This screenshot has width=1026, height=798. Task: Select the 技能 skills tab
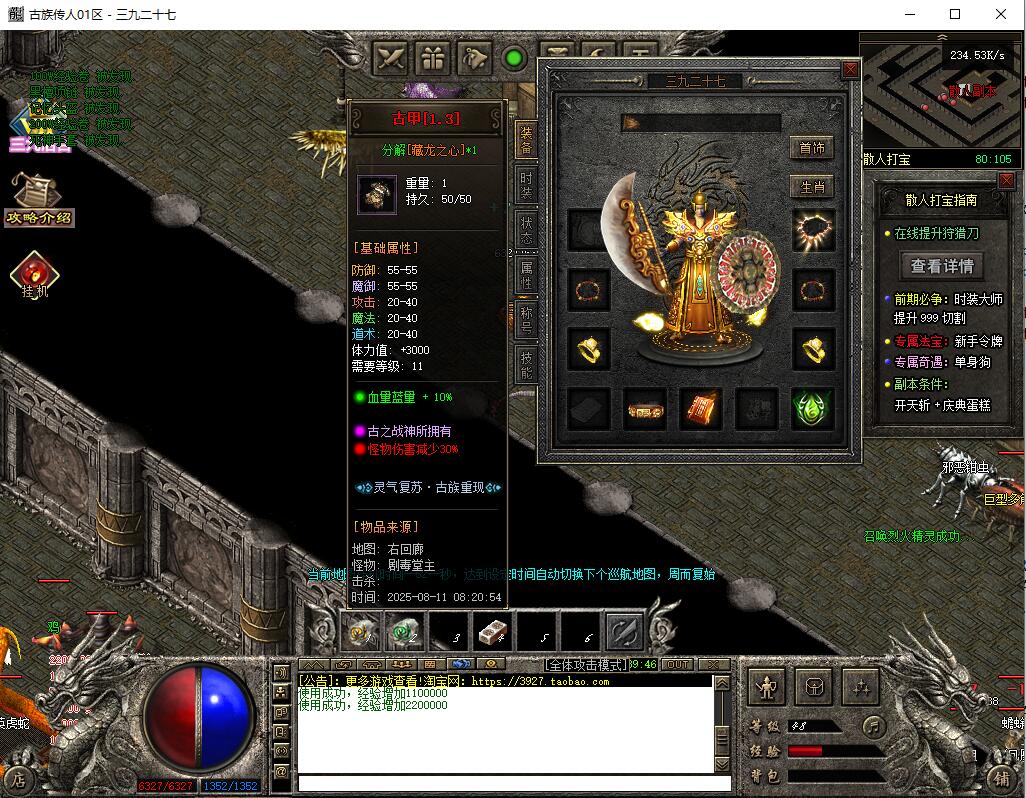coord(526,365)
